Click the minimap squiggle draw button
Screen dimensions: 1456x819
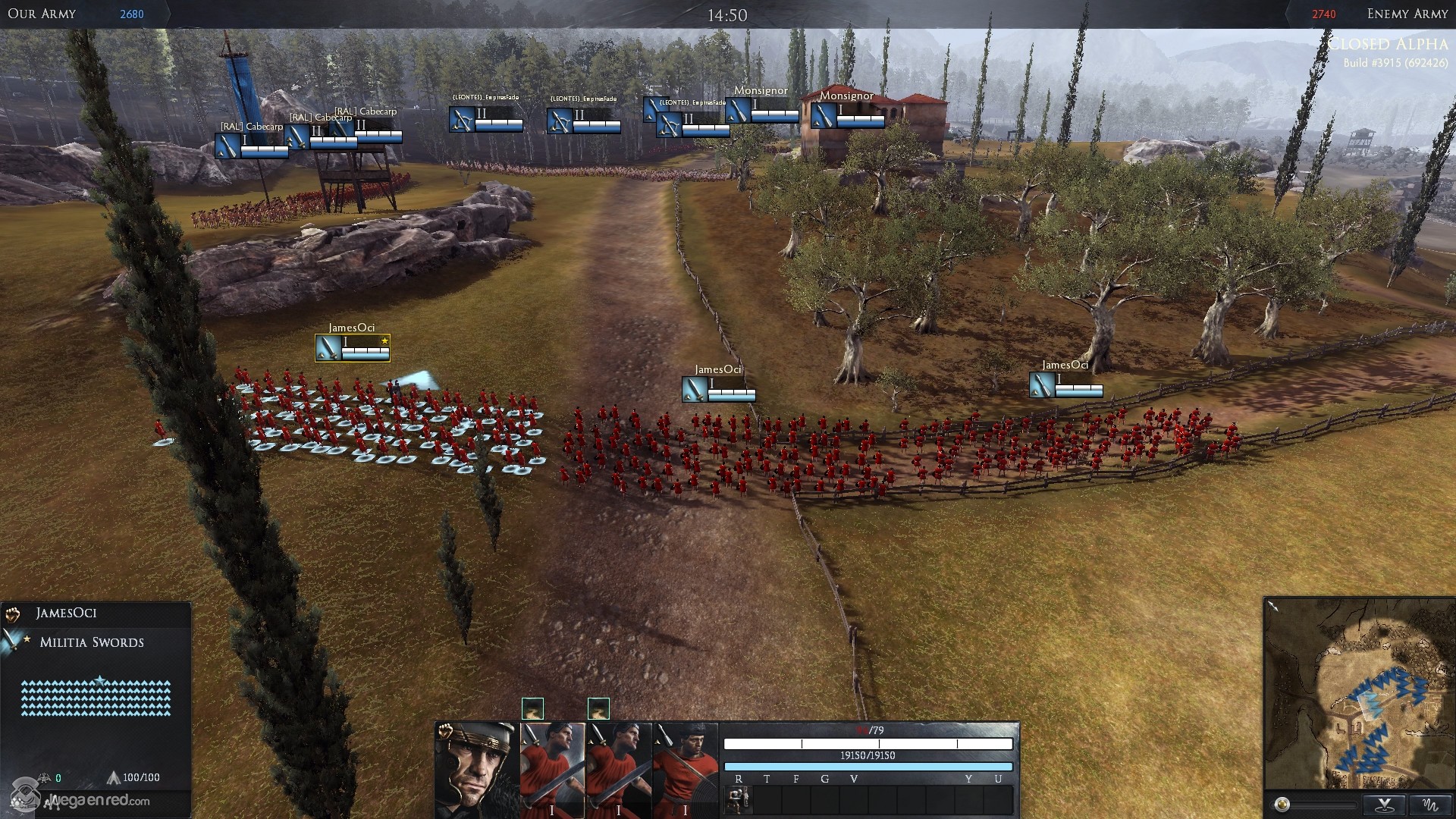point(1429,805)
